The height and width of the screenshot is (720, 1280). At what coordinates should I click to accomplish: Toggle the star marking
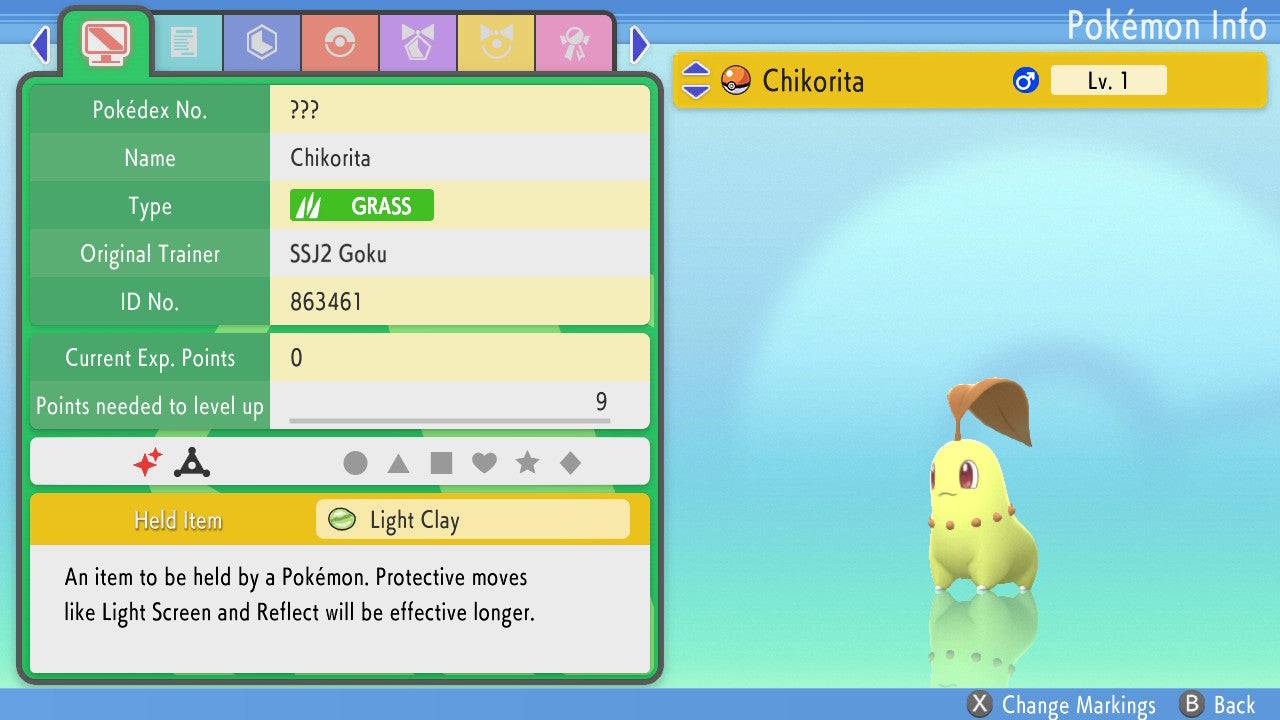click(x=527, y=463)
